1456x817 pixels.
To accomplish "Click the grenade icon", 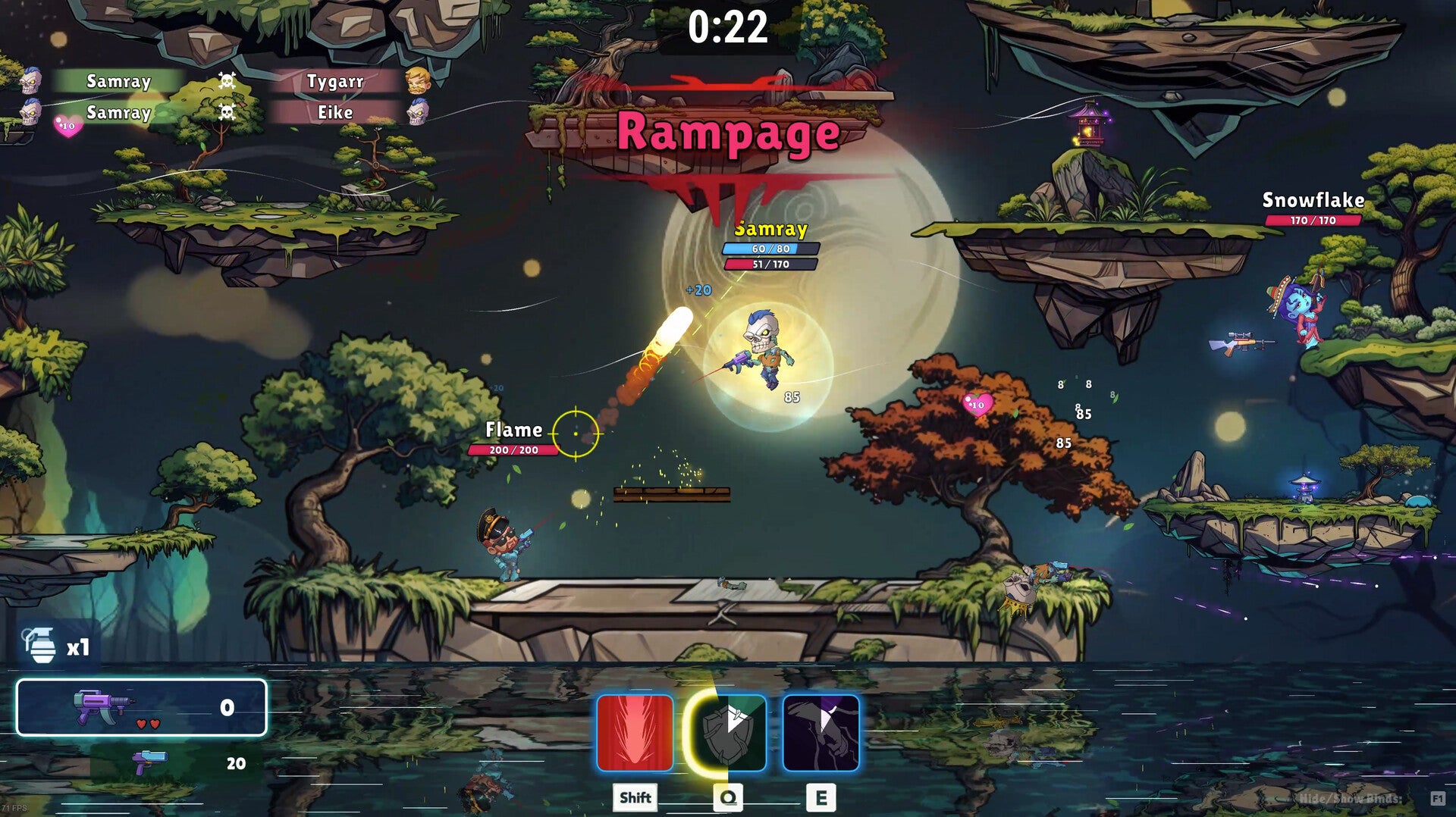I will [x=41, y=646].
